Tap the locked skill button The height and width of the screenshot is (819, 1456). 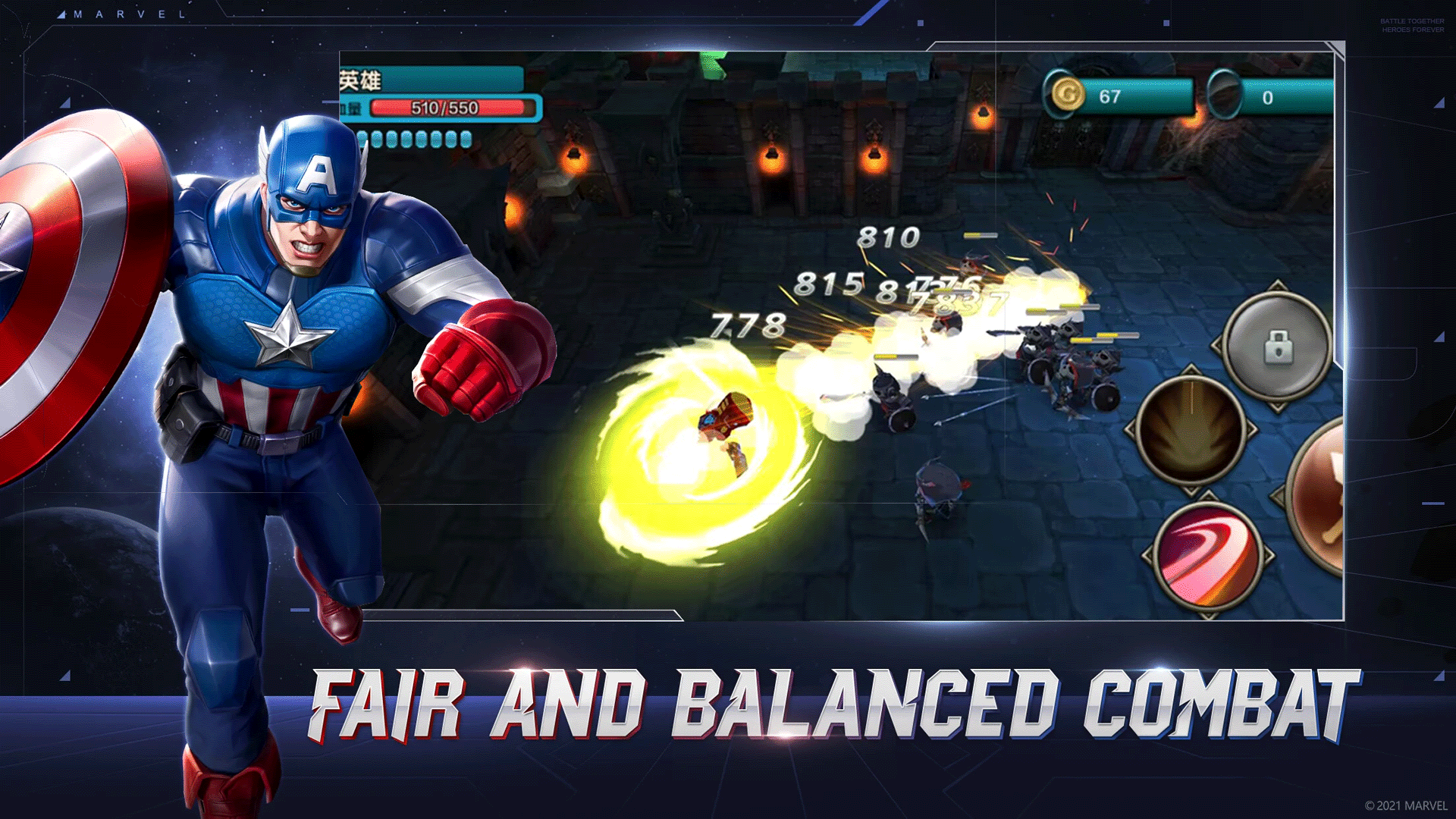pos(1278,347)
